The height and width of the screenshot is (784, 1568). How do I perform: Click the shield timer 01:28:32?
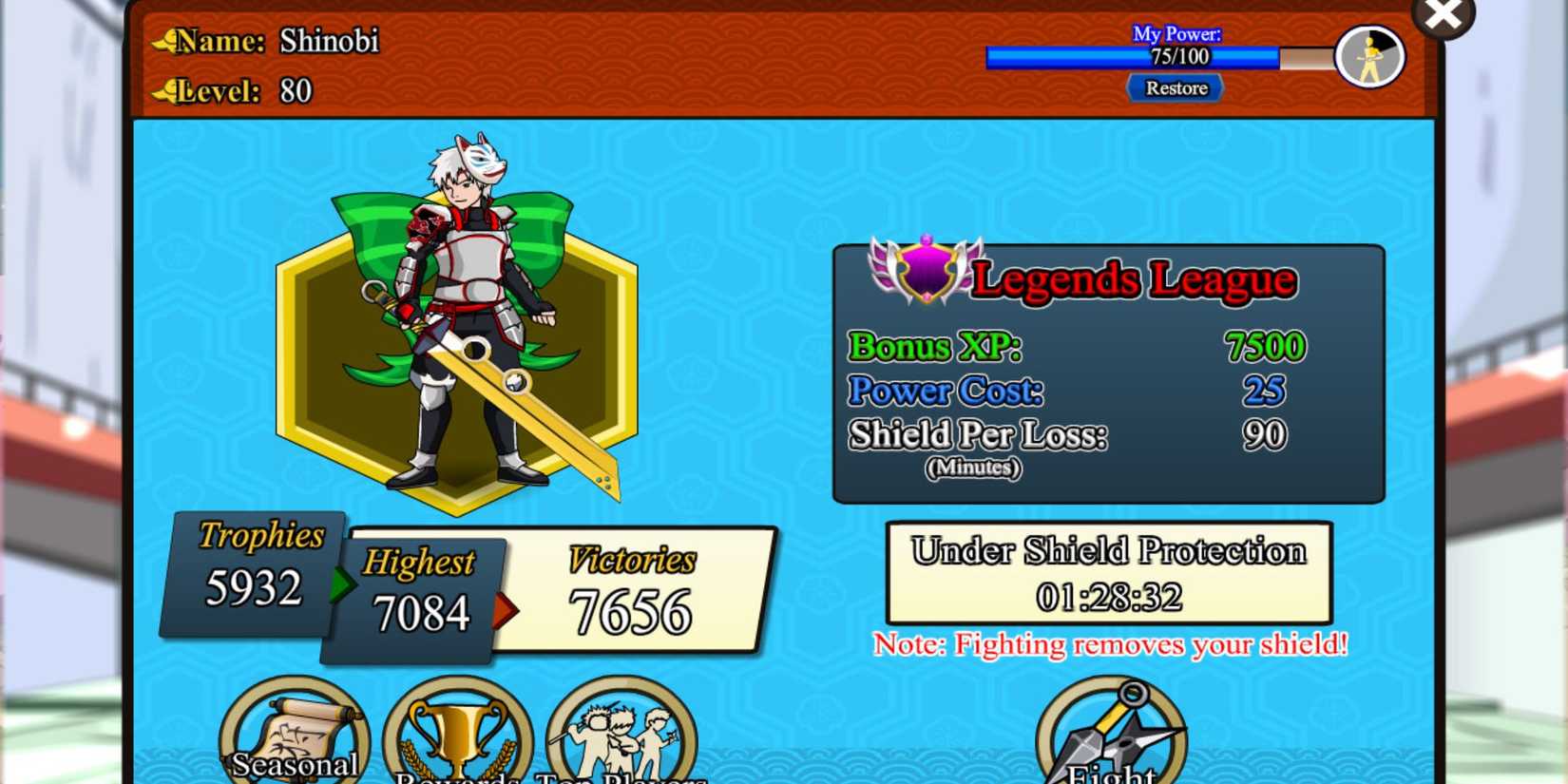1107,597
